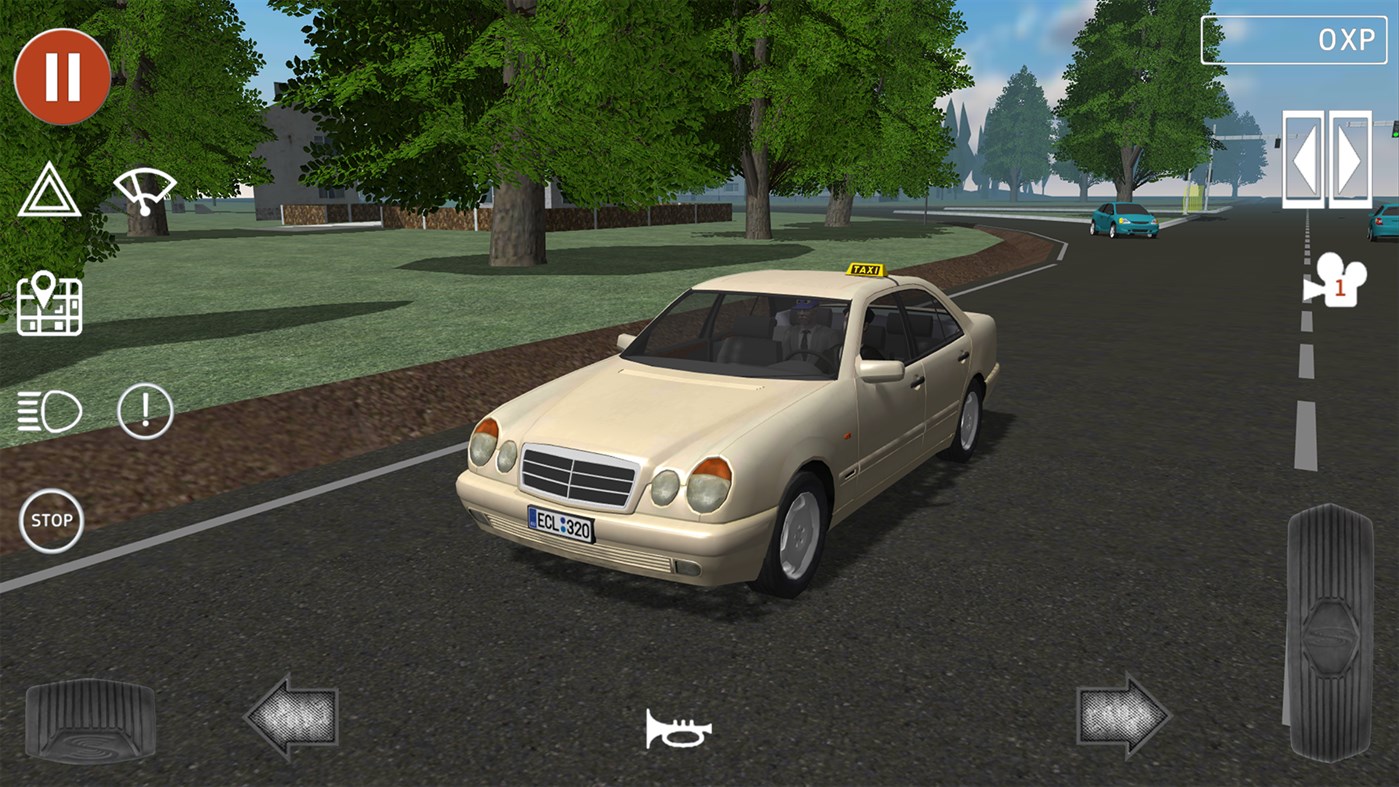The width and height of the screenshot is (1399, 787).
Task: Expand the indicator panel at top right
Action: (1293, 40)
